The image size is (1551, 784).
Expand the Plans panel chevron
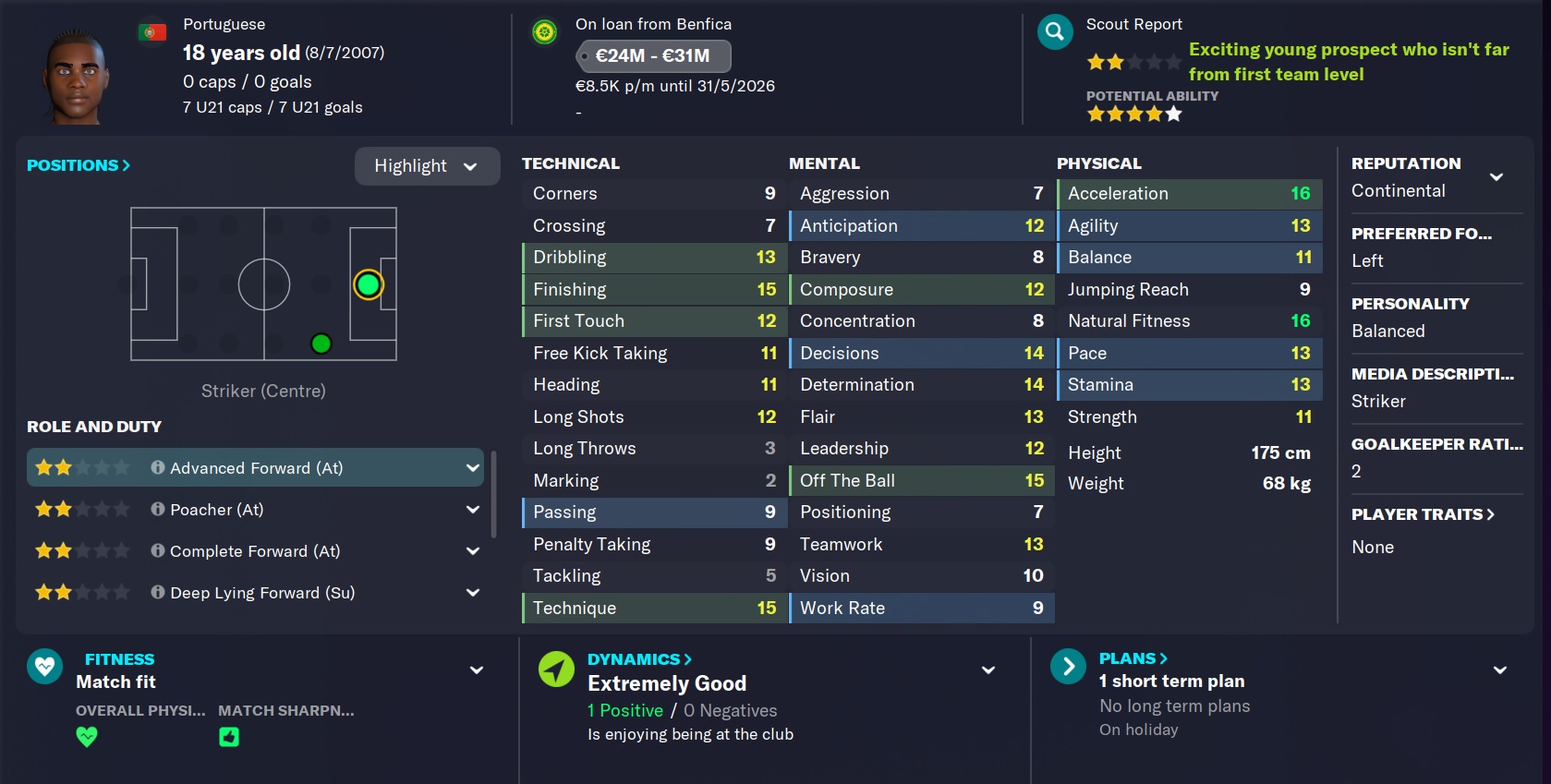coord(1500,670)
